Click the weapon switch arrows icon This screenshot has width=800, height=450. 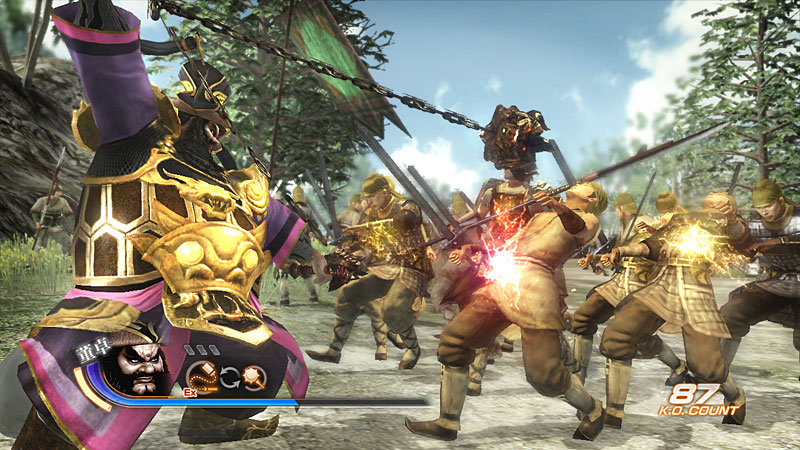coord(229,378)
